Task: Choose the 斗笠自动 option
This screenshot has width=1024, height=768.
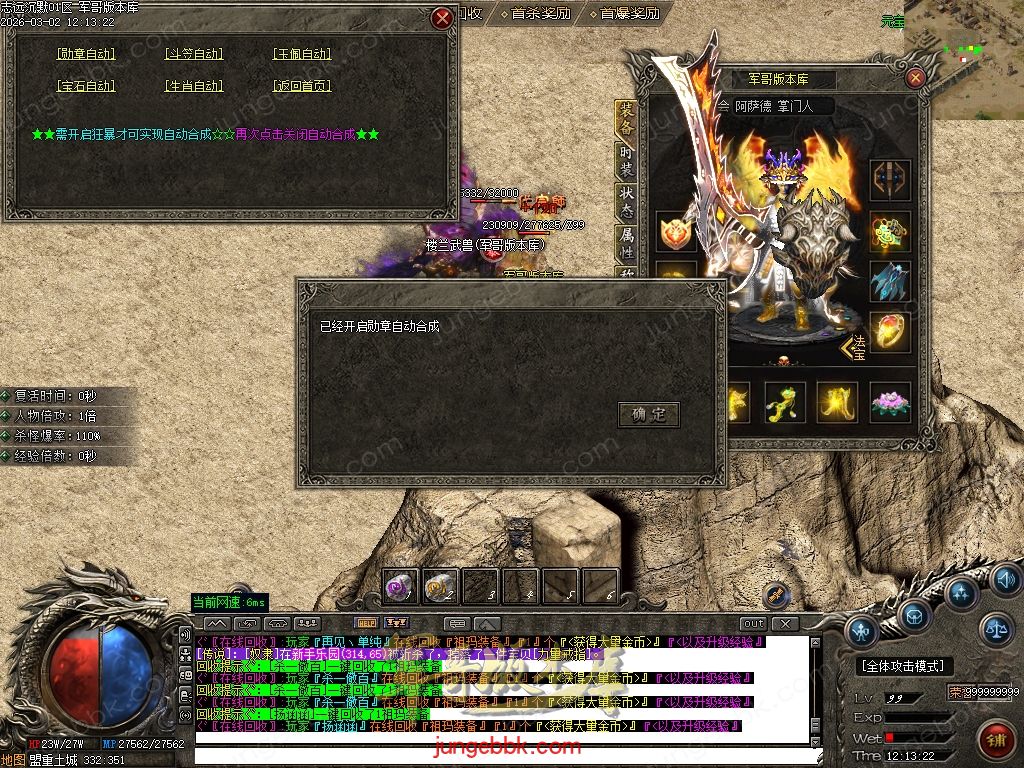Action: tap(194, 54)
